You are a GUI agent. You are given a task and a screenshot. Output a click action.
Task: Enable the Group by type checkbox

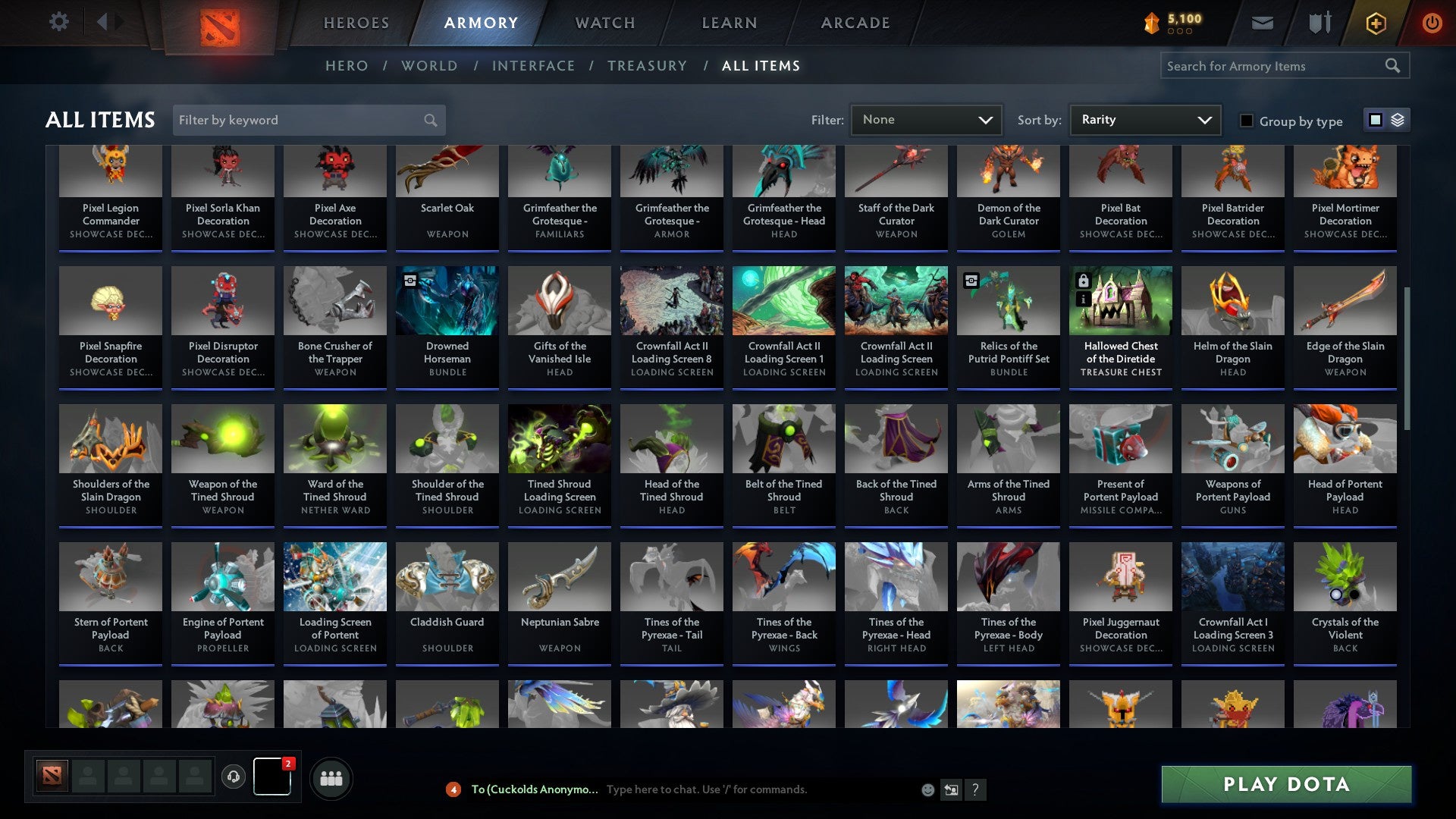pyautogui.click(x=1247, y=121)
